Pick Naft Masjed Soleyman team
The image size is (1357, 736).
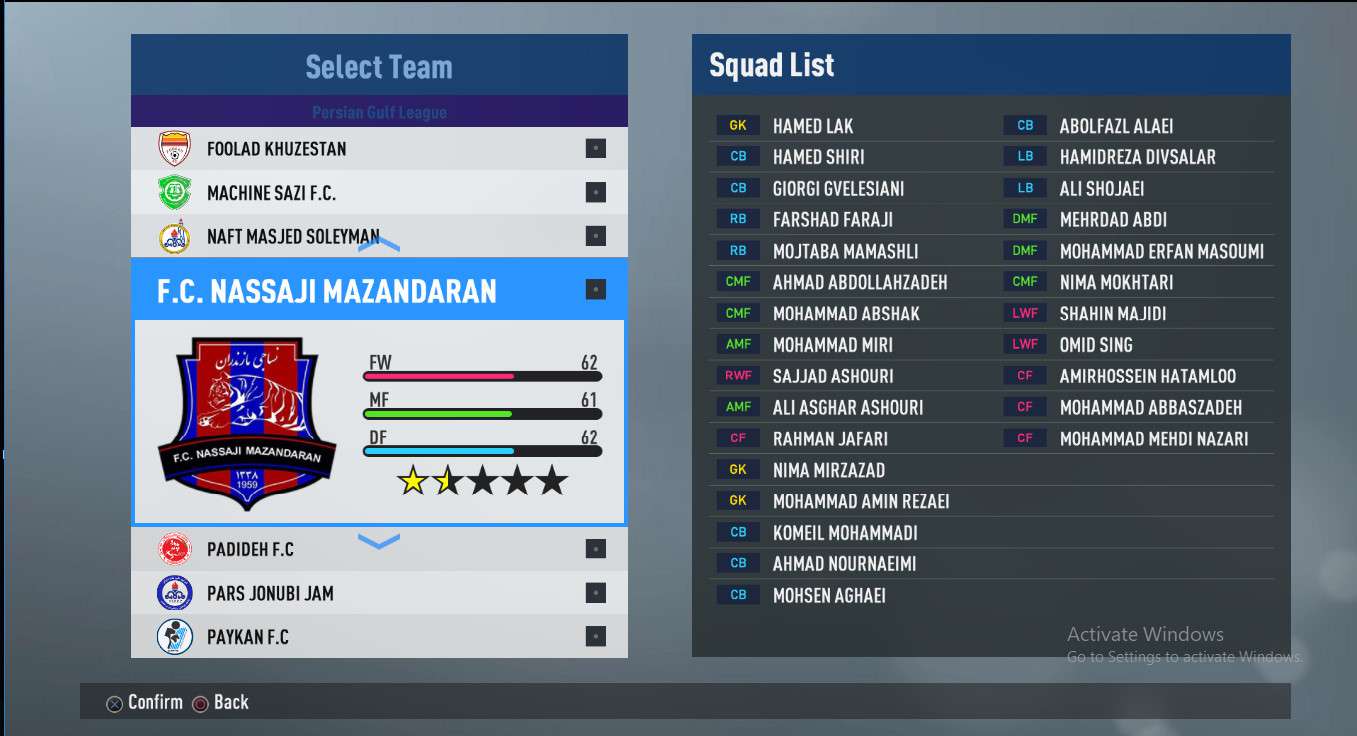293,237
